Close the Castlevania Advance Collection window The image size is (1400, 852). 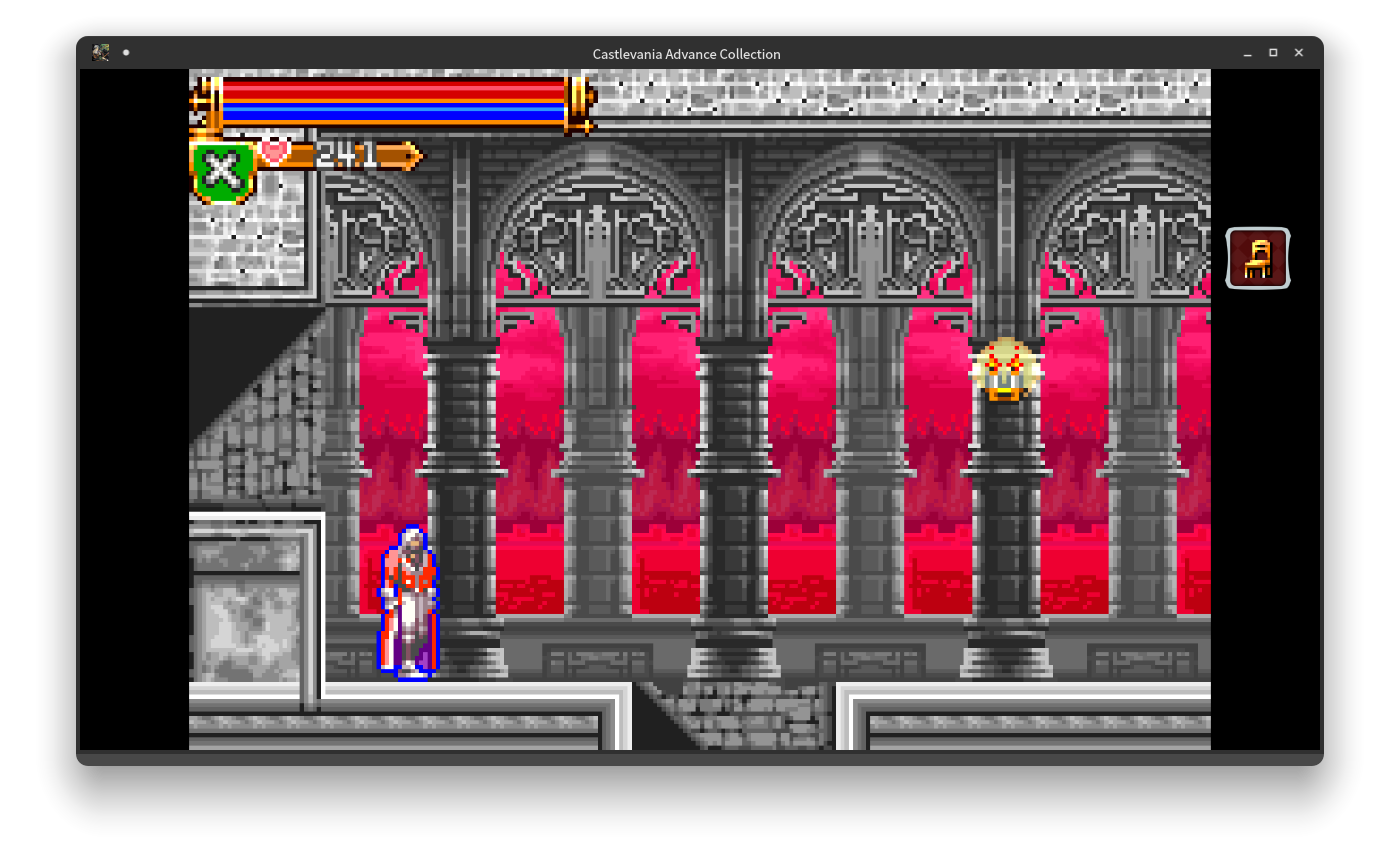coord(1298,53)
